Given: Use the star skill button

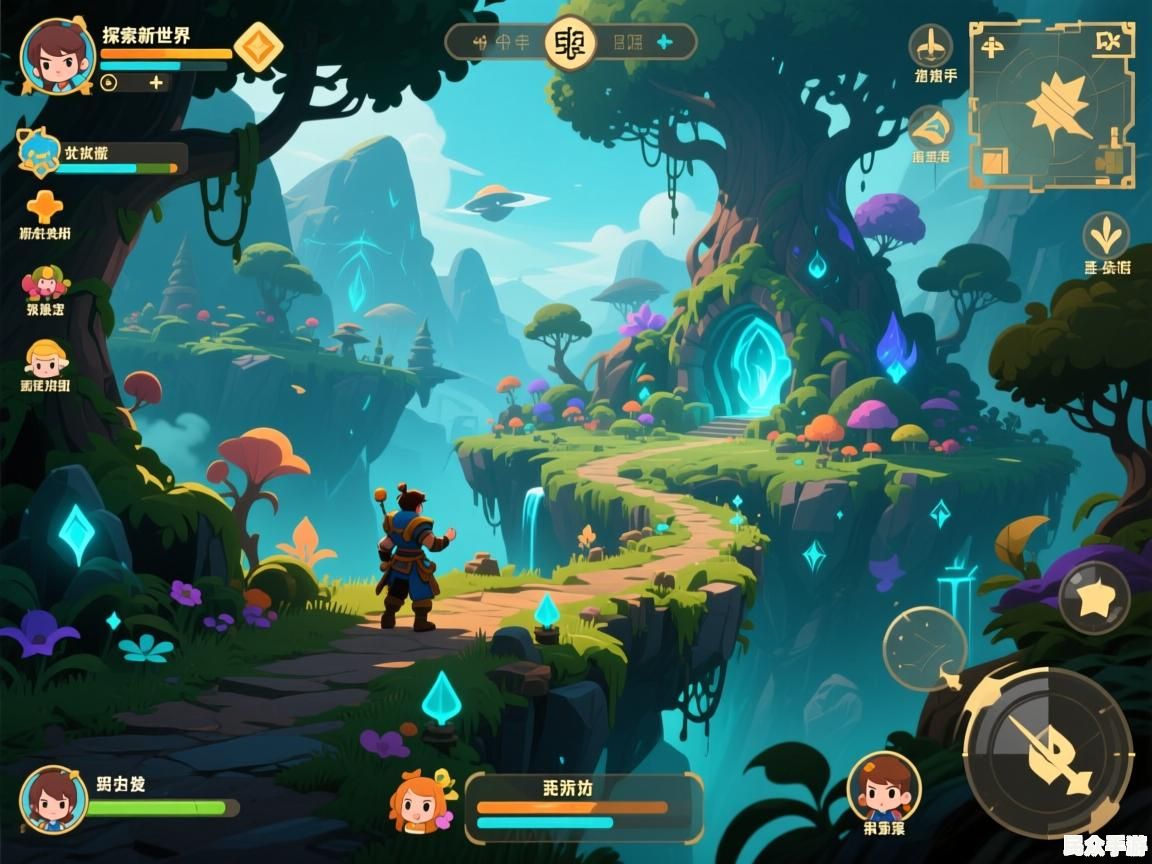Looking at the screenshot, I should [1094, 597].
